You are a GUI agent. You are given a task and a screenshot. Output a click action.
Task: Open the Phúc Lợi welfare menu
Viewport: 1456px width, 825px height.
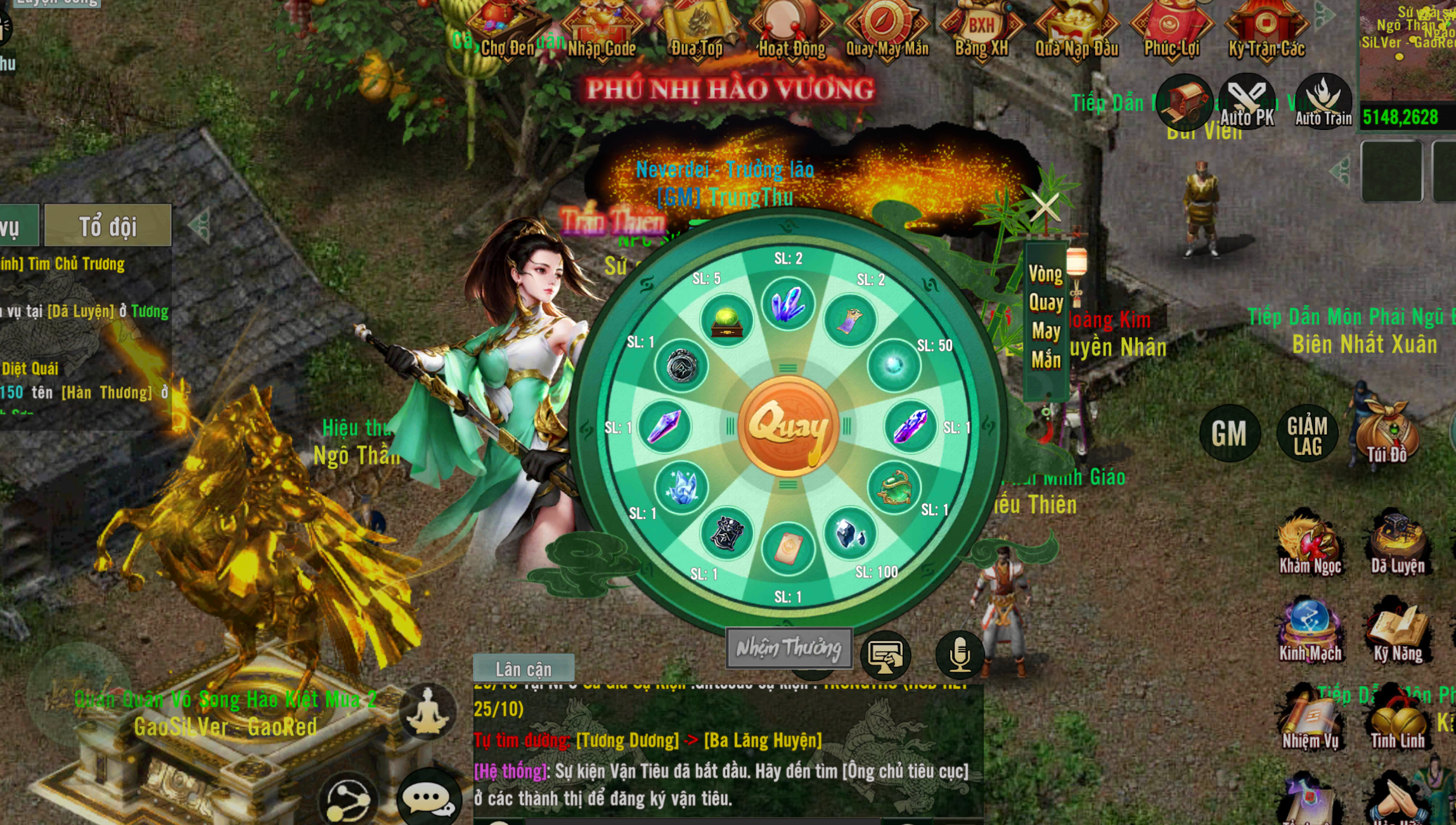coord(1171,29)
